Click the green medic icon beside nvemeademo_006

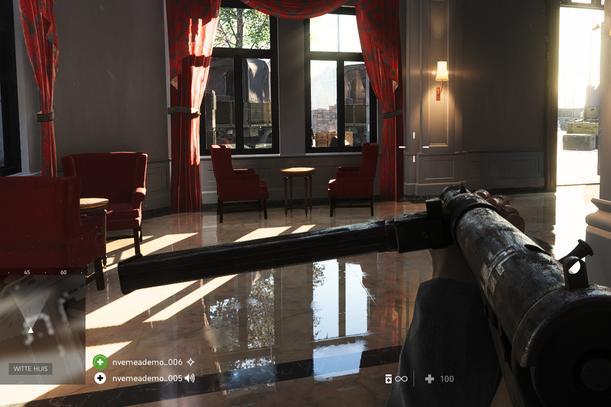click(100, 362)
